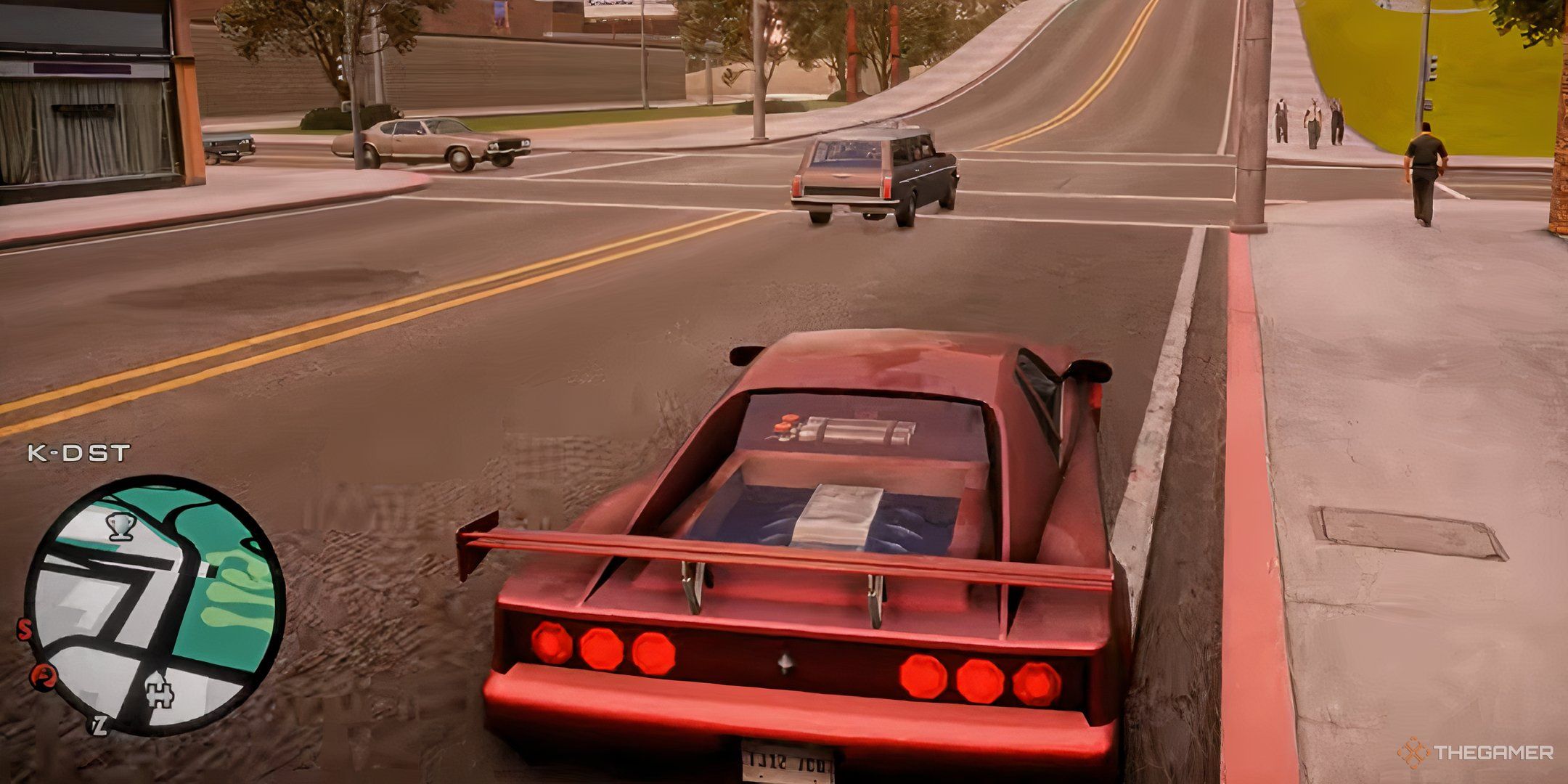Click the red circular marker on the radar edge
1568x784 pixels.
(43, 677)
